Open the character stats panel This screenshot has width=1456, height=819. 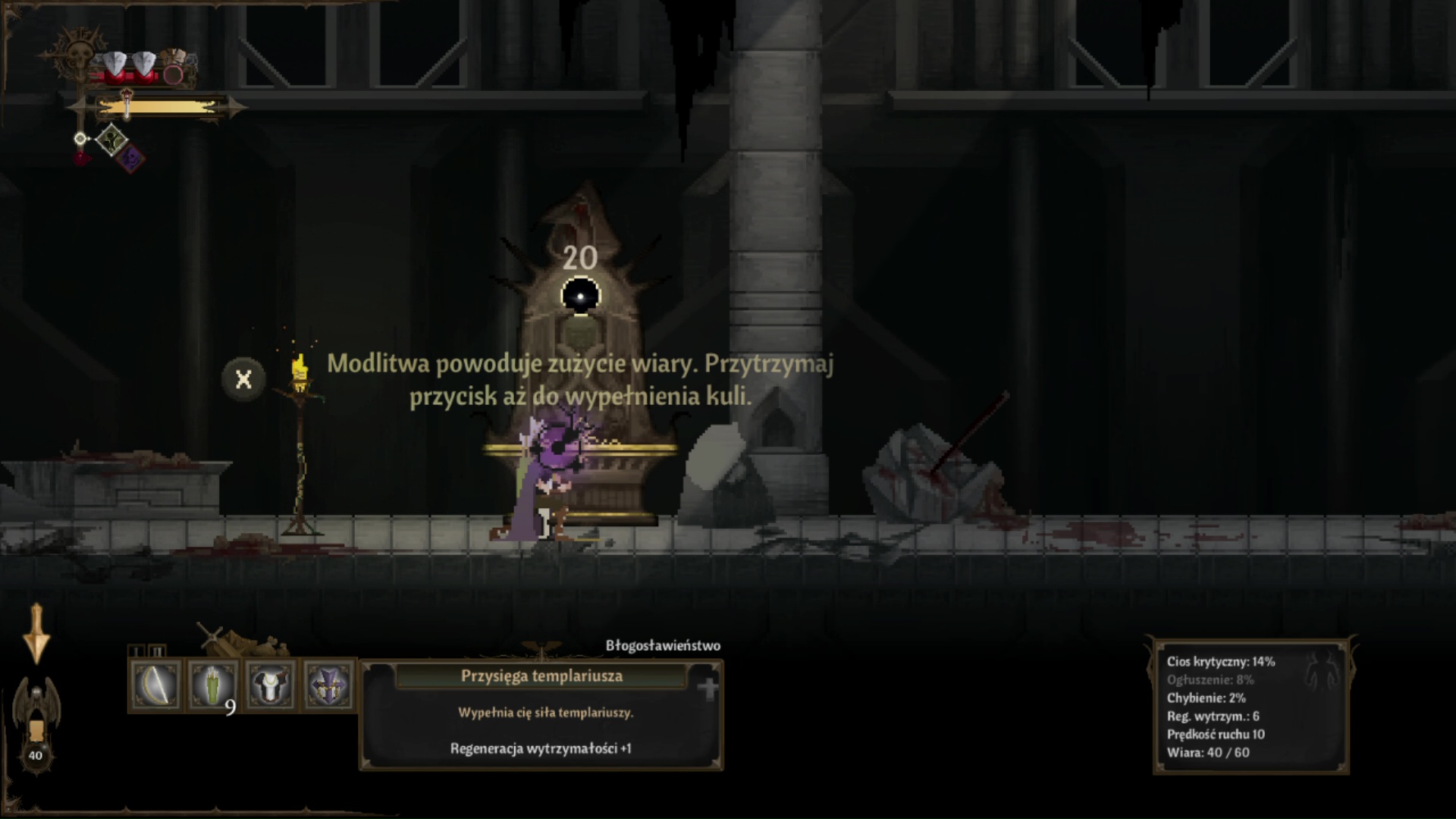pyautogui.click(x=1250, y=706)
